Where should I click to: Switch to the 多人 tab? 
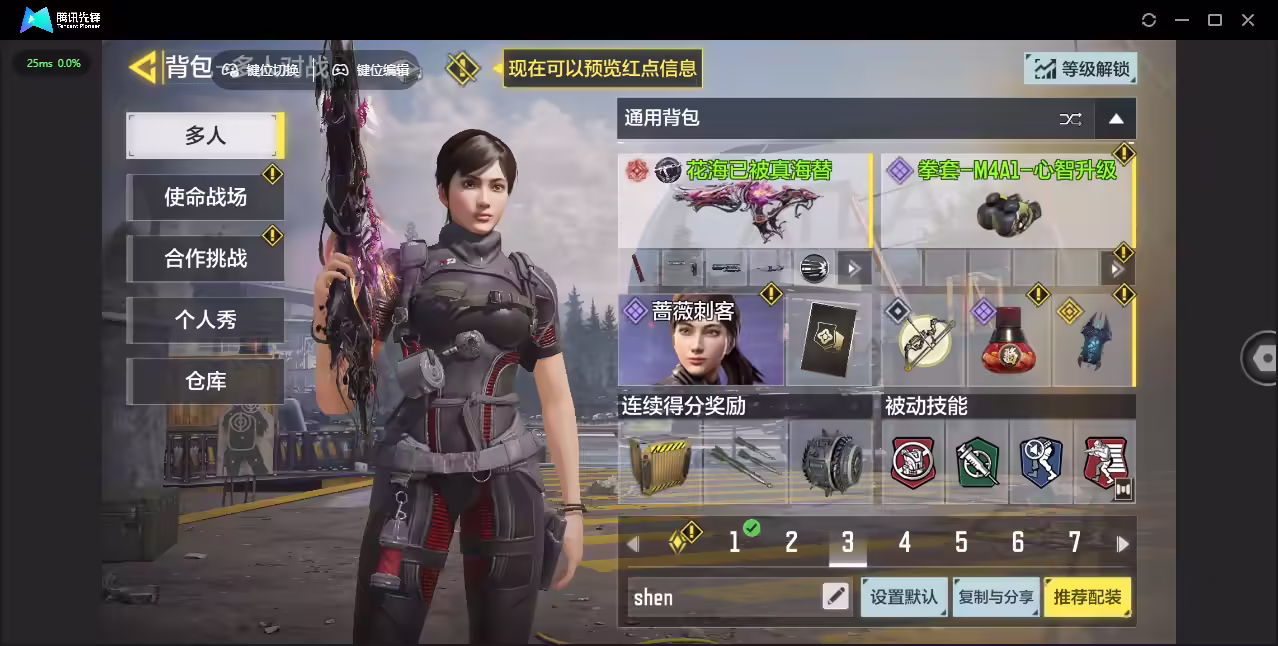pyautogui.click(x=205, y=136)
